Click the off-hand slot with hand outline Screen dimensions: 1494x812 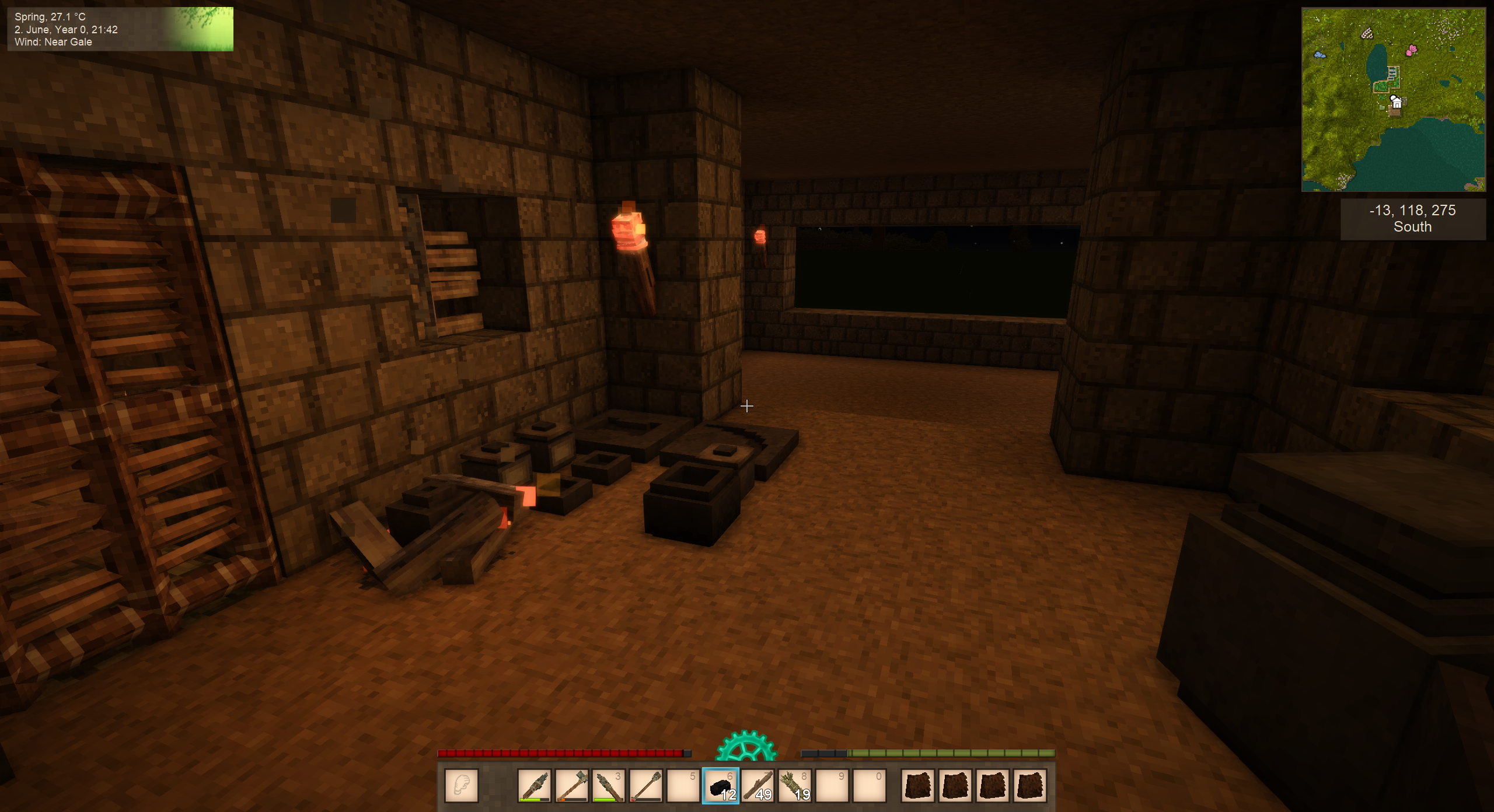[462, 786]
